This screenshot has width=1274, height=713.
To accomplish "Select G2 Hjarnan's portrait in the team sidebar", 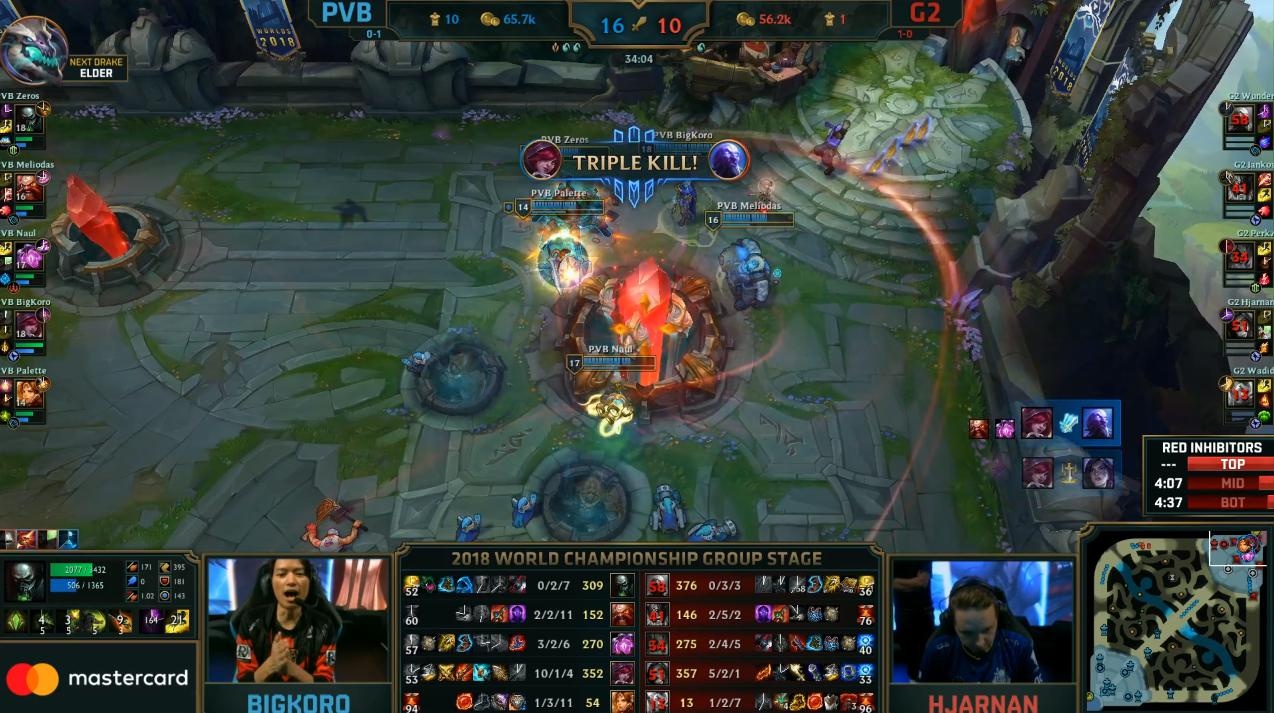I will pos(1241,325).
